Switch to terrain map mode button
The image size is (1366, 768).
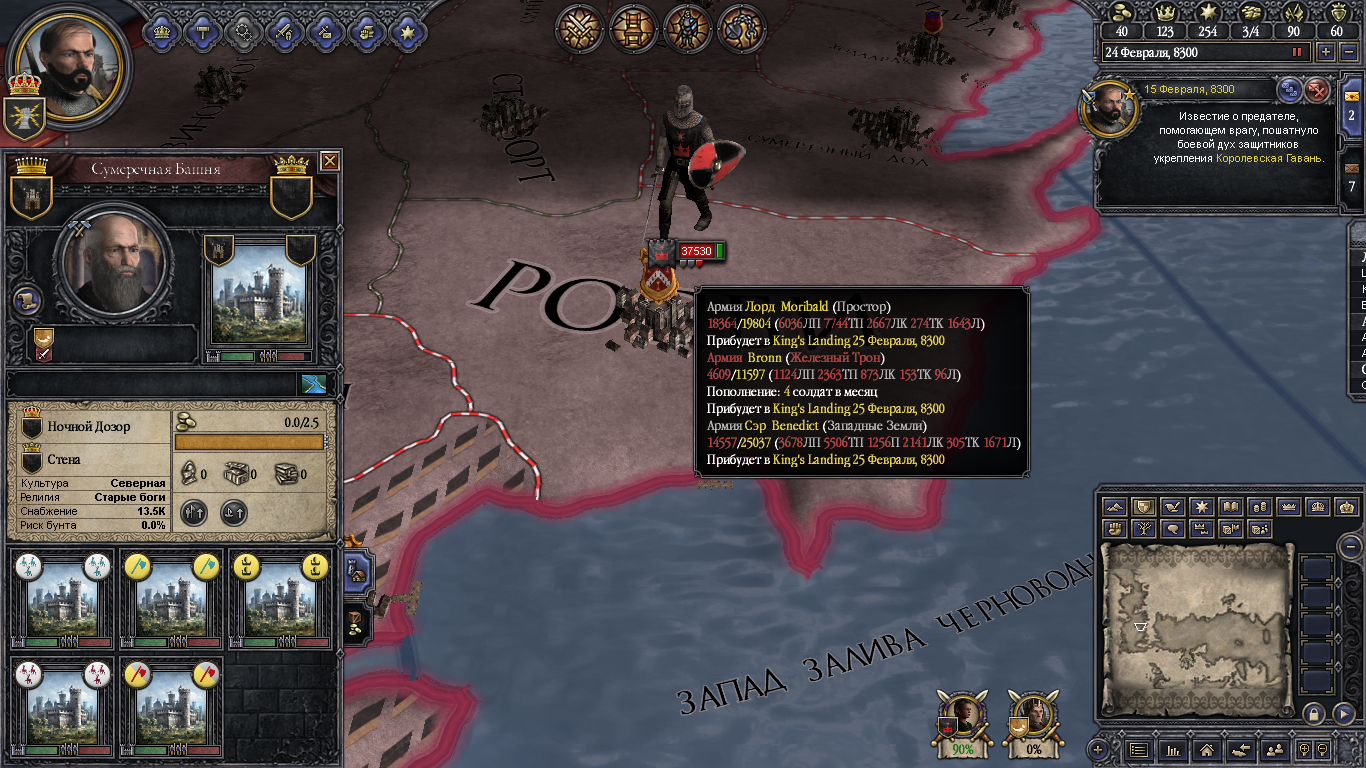point(1114,507)
